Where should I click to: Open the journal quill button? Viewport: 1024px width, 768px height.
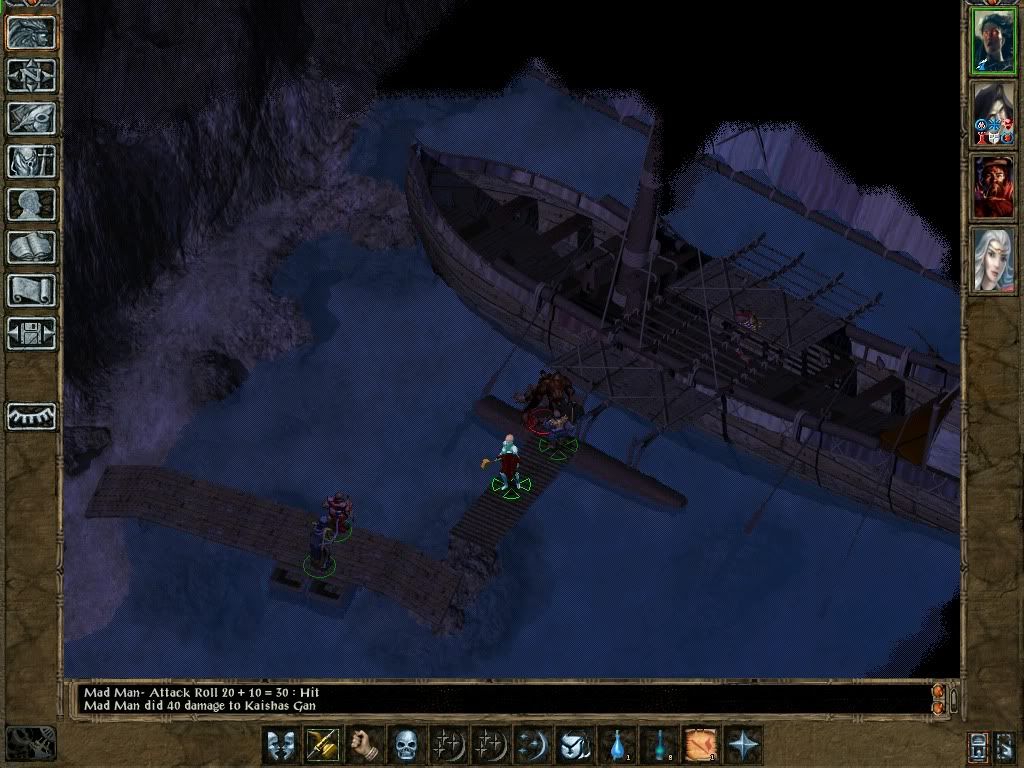[31, 118]
